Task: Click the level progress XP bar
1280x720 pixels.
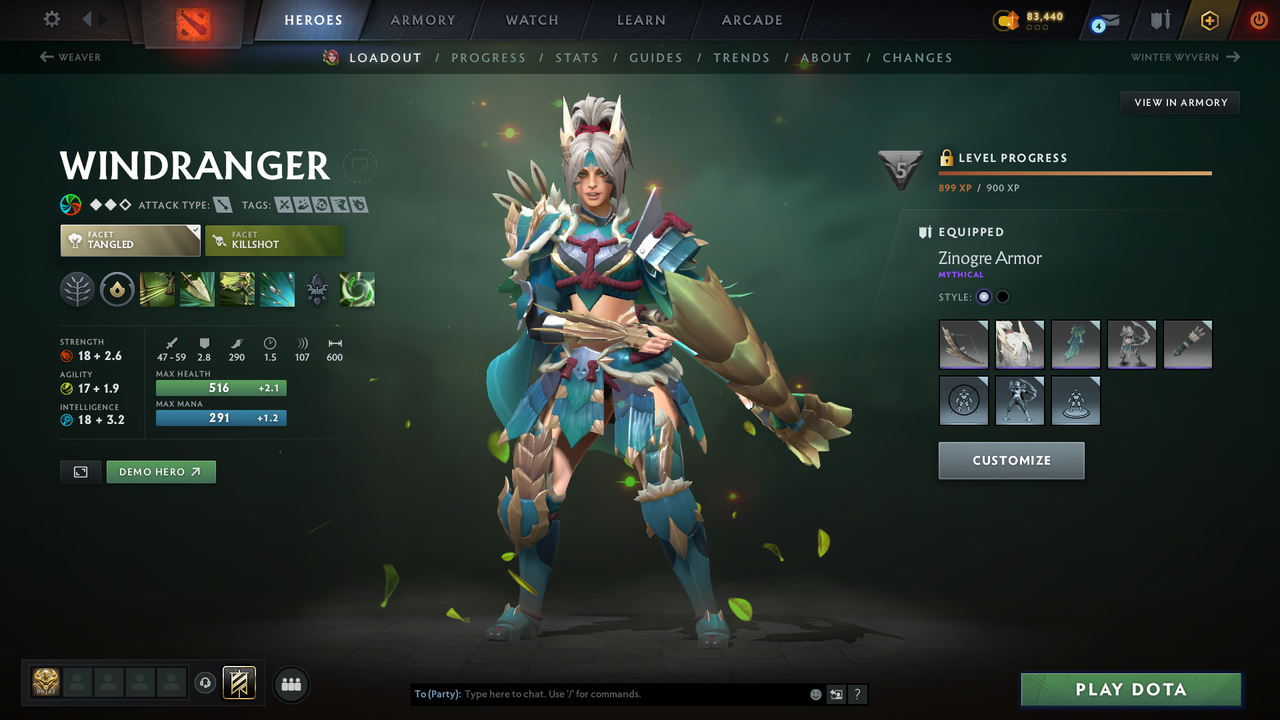Action: coord(1075,172)
